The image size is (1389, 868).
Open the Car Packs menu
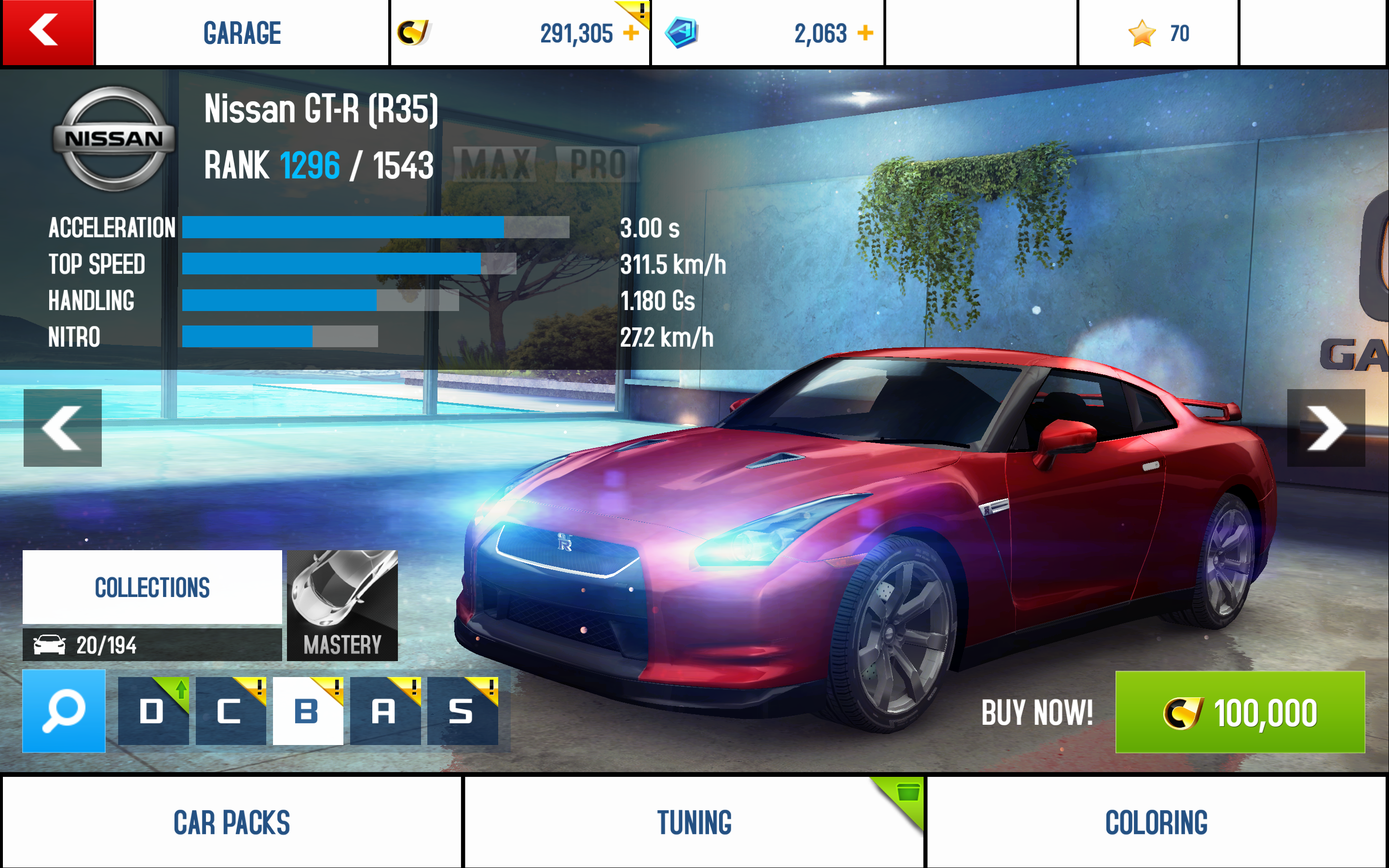click(231, 822)
